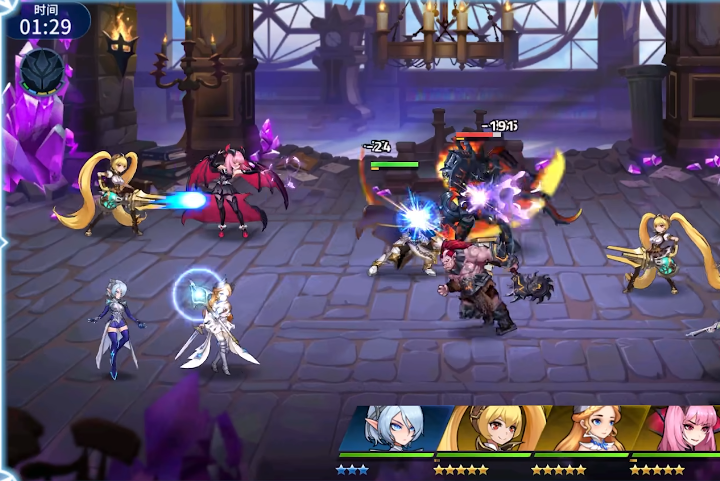Trigger the pink-haired demon girl hero portrait
The width and height of the screenshot is (720, 481).
pyautogui.click(x=680, y=430)
